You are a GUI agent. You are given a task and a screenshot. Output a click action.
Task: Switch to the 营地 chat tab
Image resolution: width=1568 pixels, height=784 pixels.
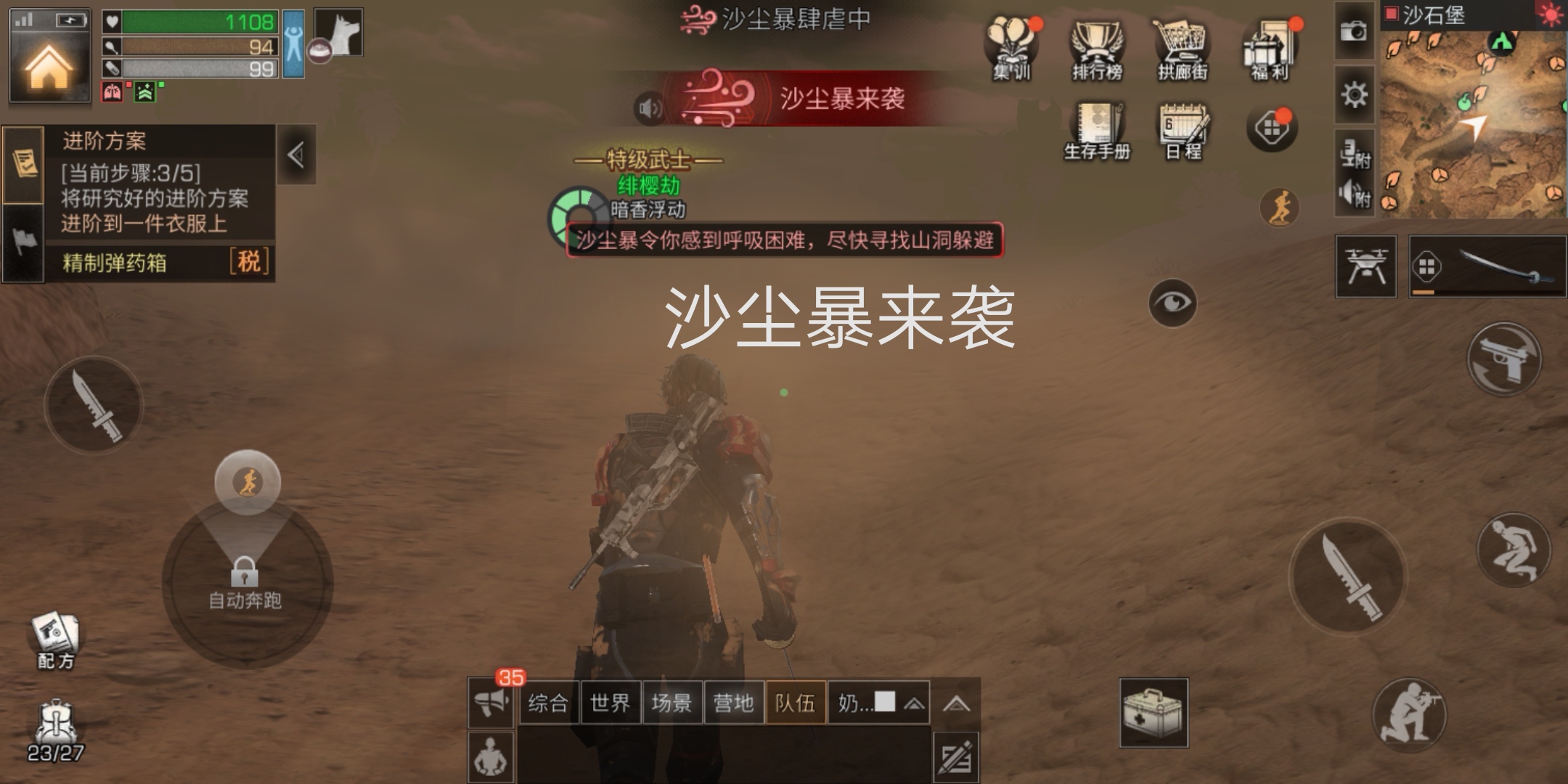pyautogui.click(x=734, y=702)
